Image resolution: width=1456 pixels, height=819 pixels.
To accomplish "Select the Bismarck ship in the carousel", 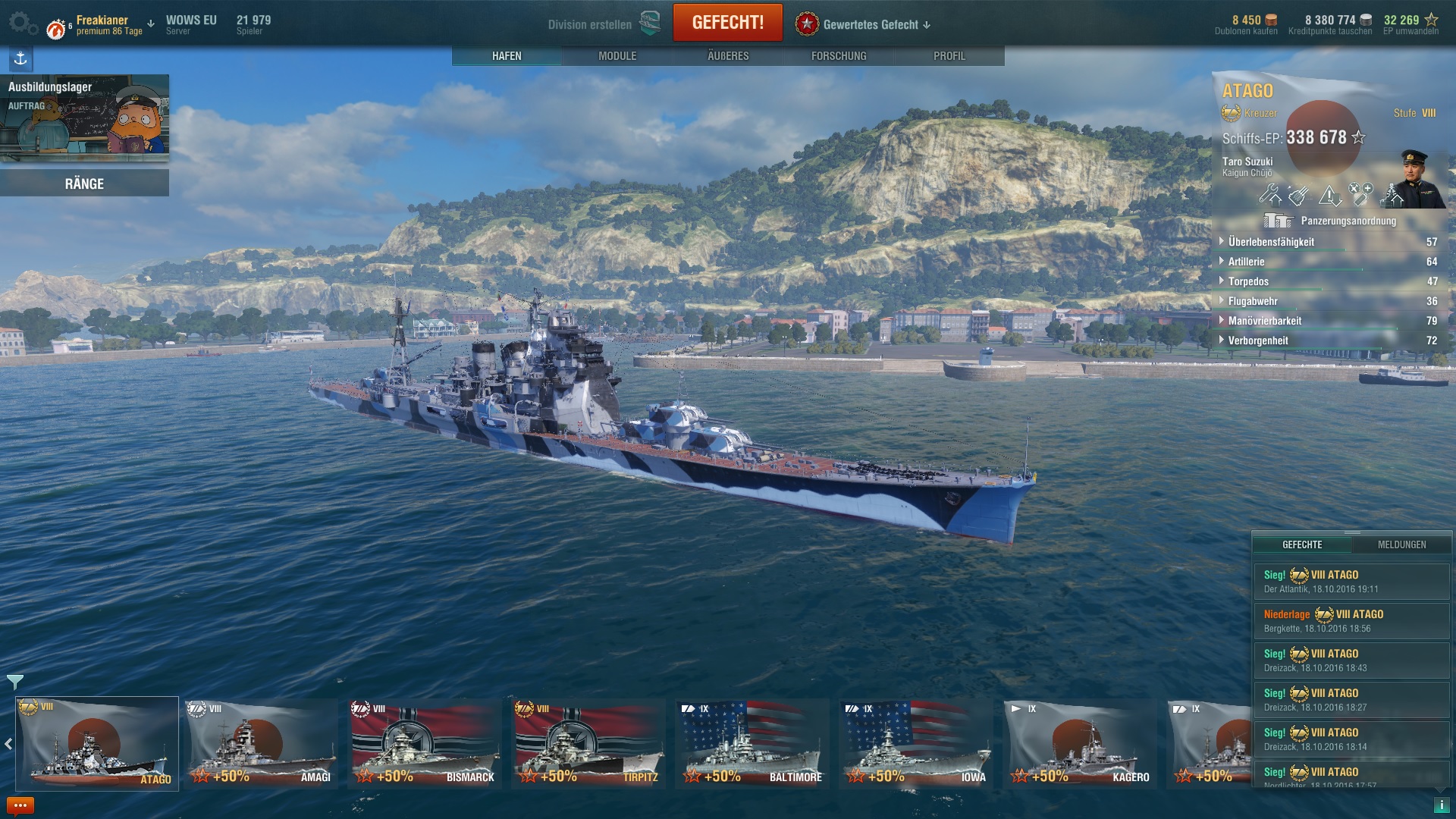I will click(x=425, y=744).
